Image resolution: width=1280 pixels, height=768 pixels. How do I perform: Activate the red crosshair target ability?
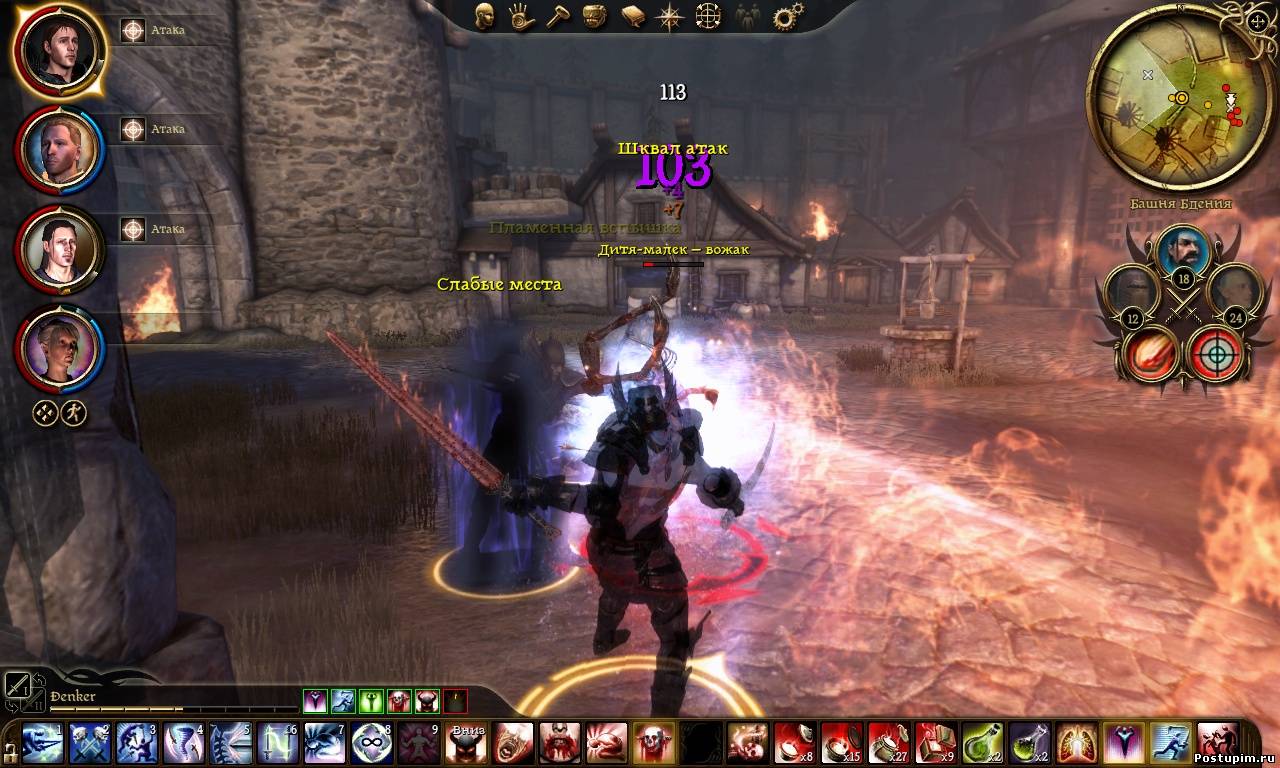click(1216, 353)
